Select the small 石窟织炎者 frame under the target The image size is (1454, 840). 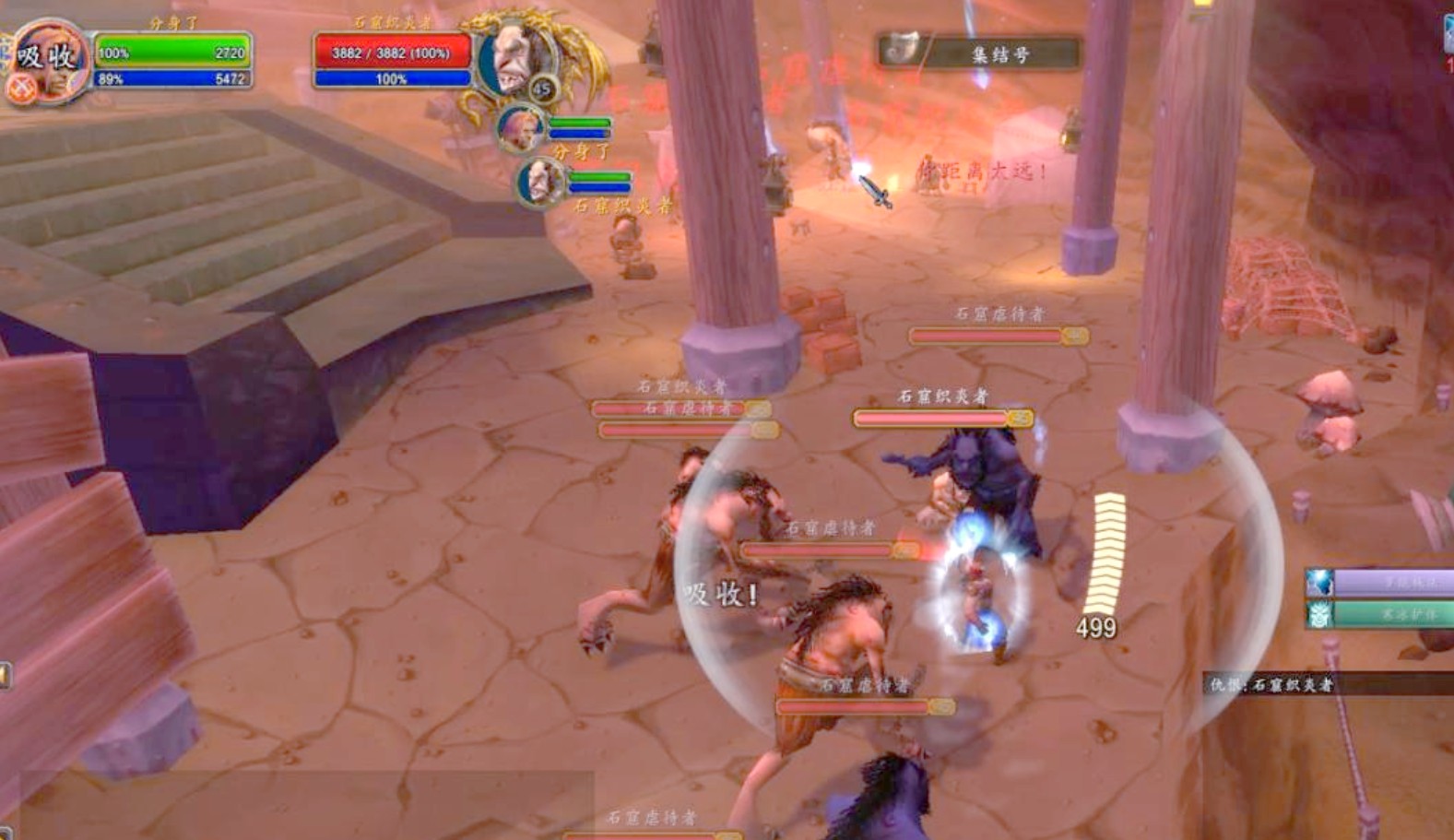point(540,181)
